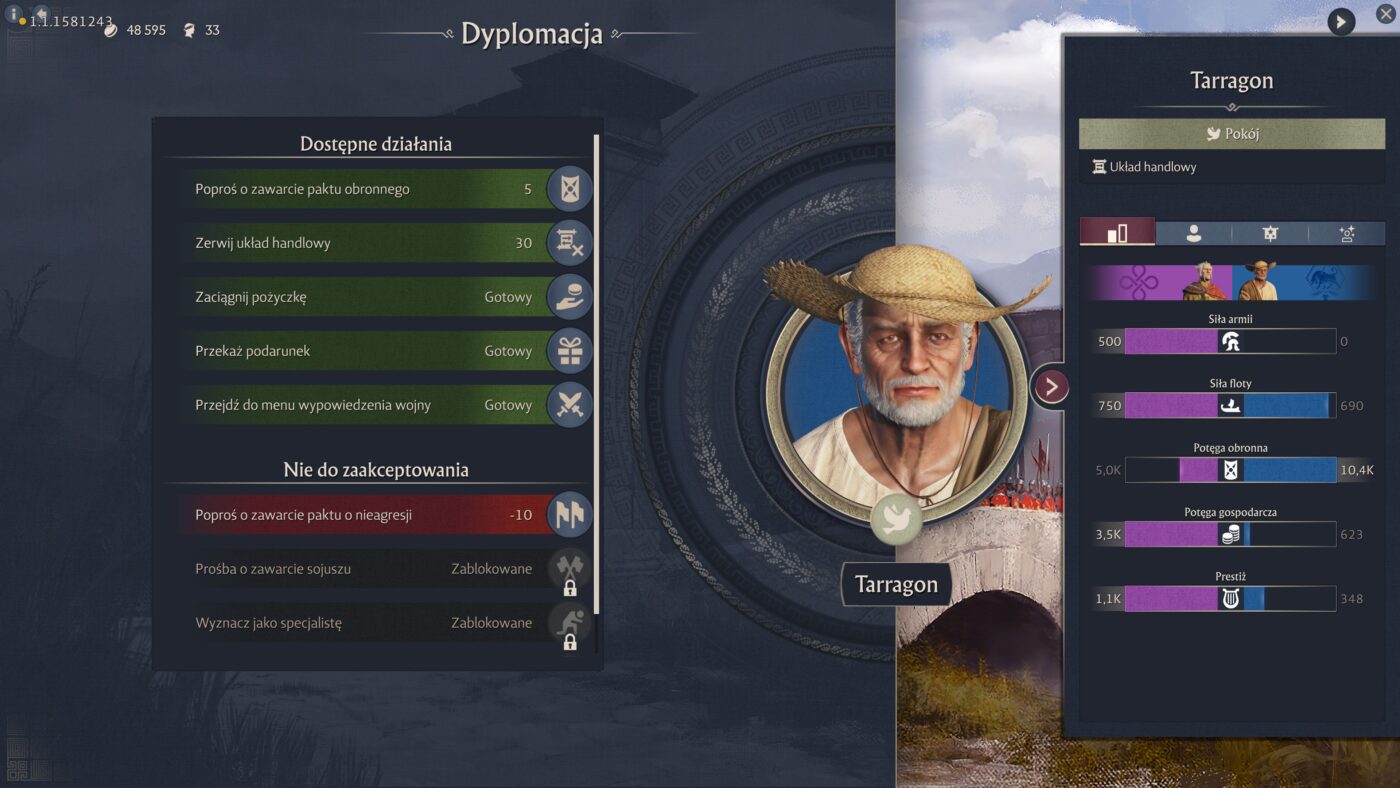1400x788 pixels.
Task: Open the bar-chart comparison tab
Action: coord(1117,233)
